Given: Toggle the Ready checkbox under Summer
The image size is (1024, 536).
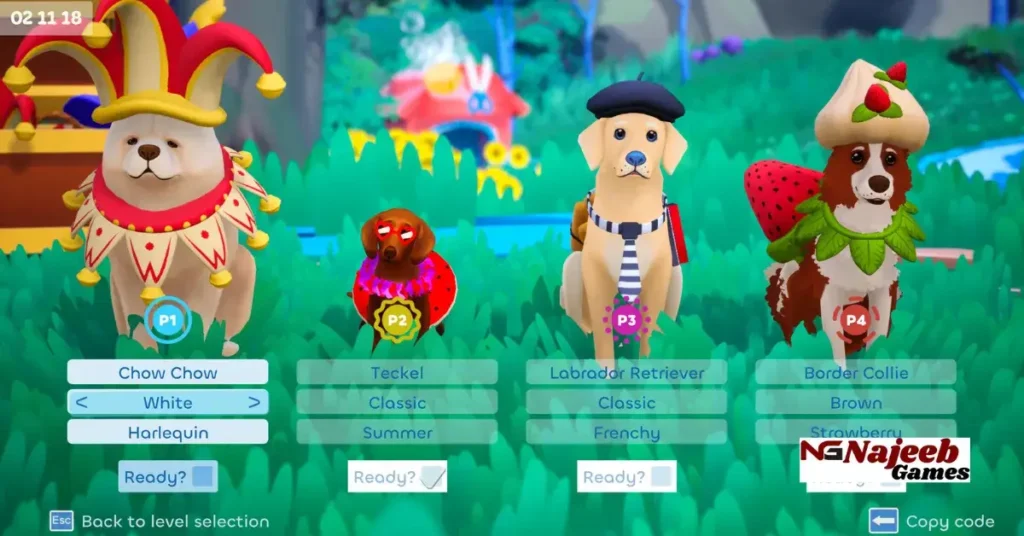Looking at the screenshot, I should 432,477.
